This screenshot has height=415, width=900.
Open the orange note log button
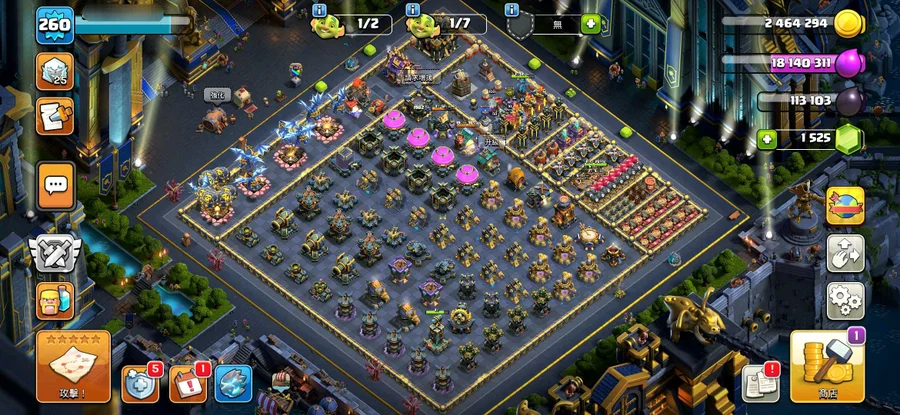pyautogui.click(x=55, y=117)
